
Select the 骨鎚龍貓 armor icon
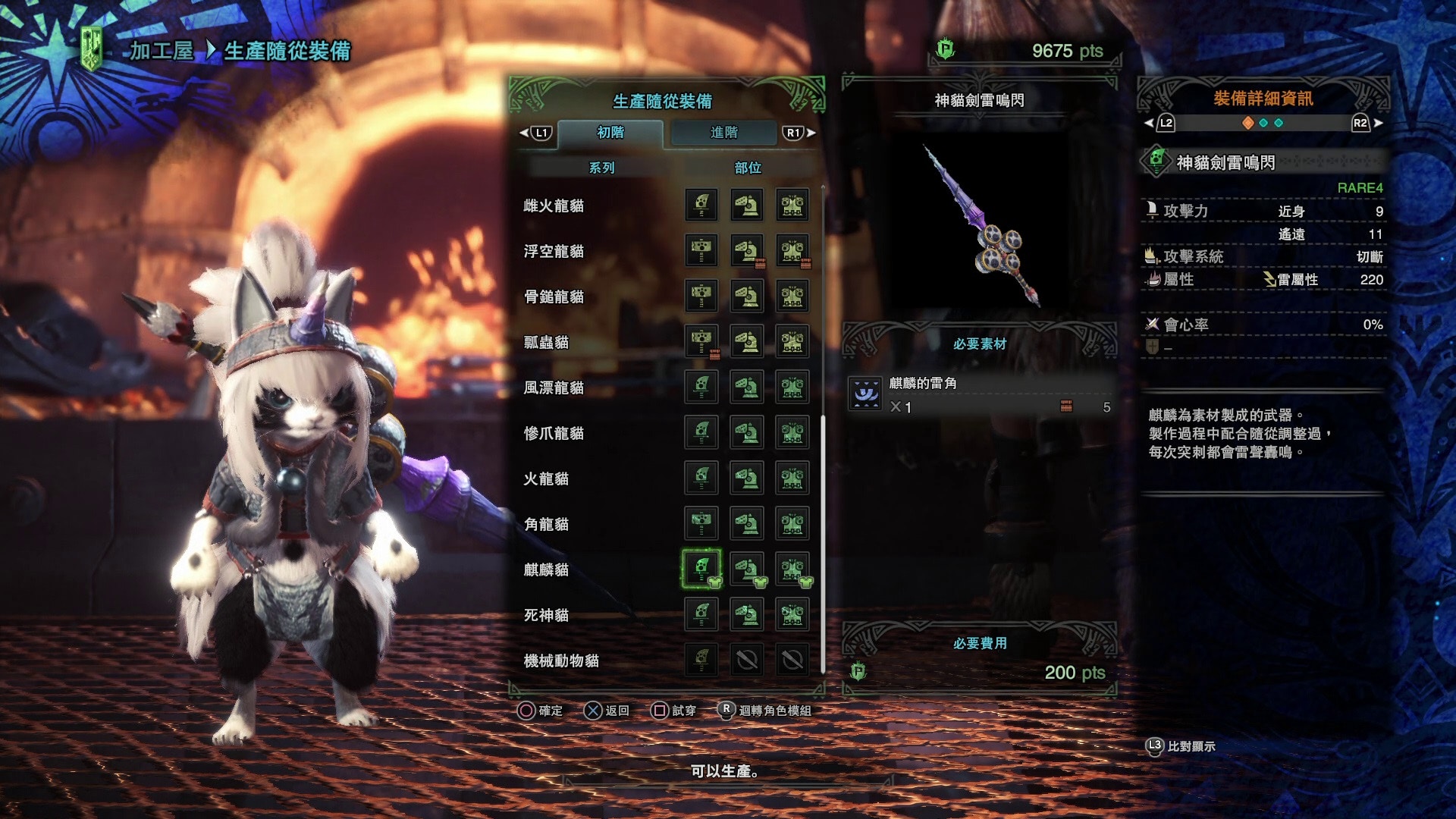[792, 296]
